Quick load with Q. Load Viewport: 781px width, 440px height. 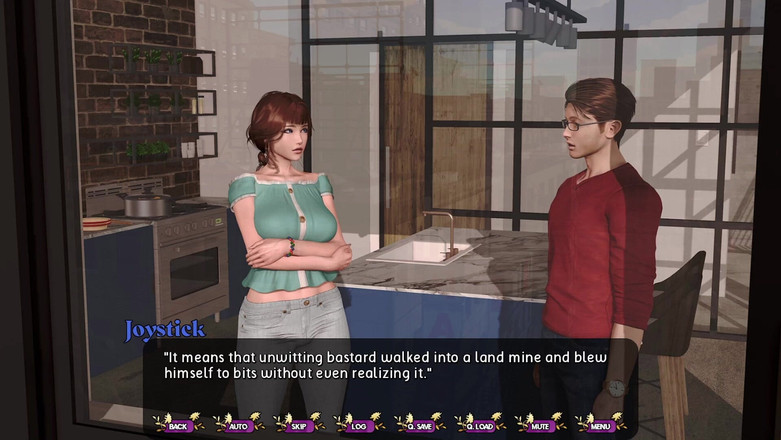point(480,425)
